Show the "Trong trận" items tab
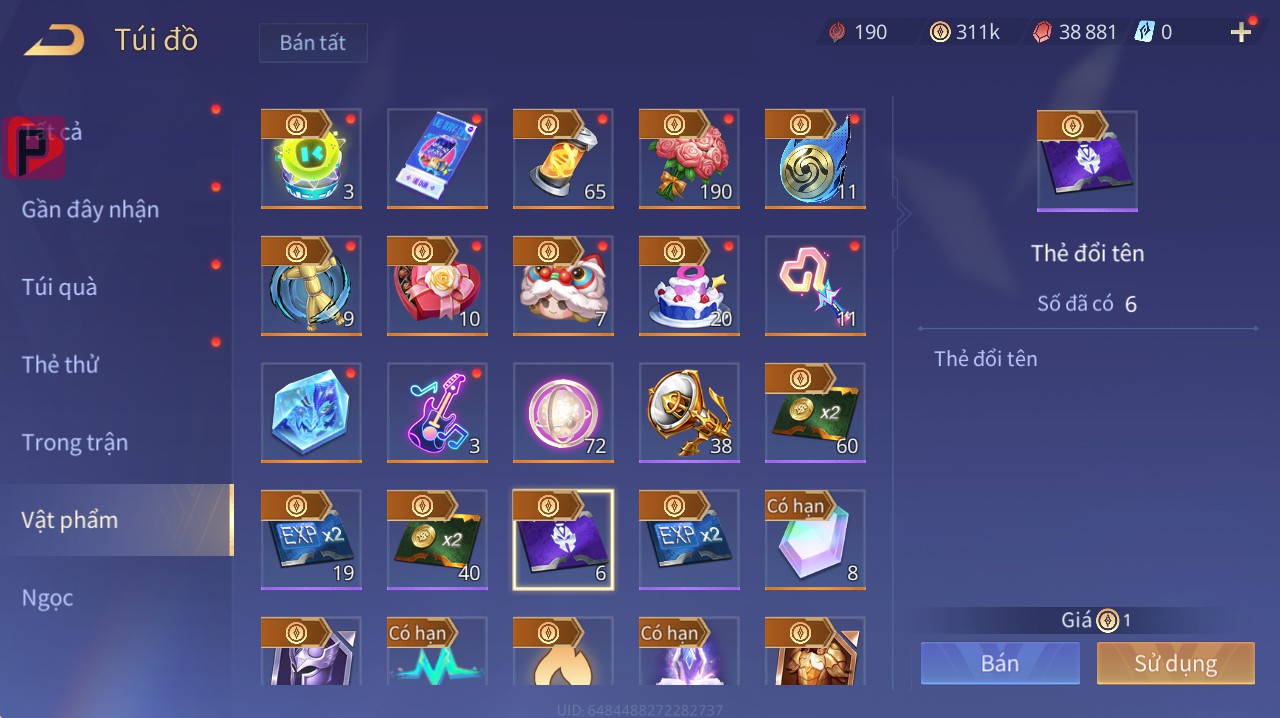Viewport: 1280px width, 718px height. 75,442
